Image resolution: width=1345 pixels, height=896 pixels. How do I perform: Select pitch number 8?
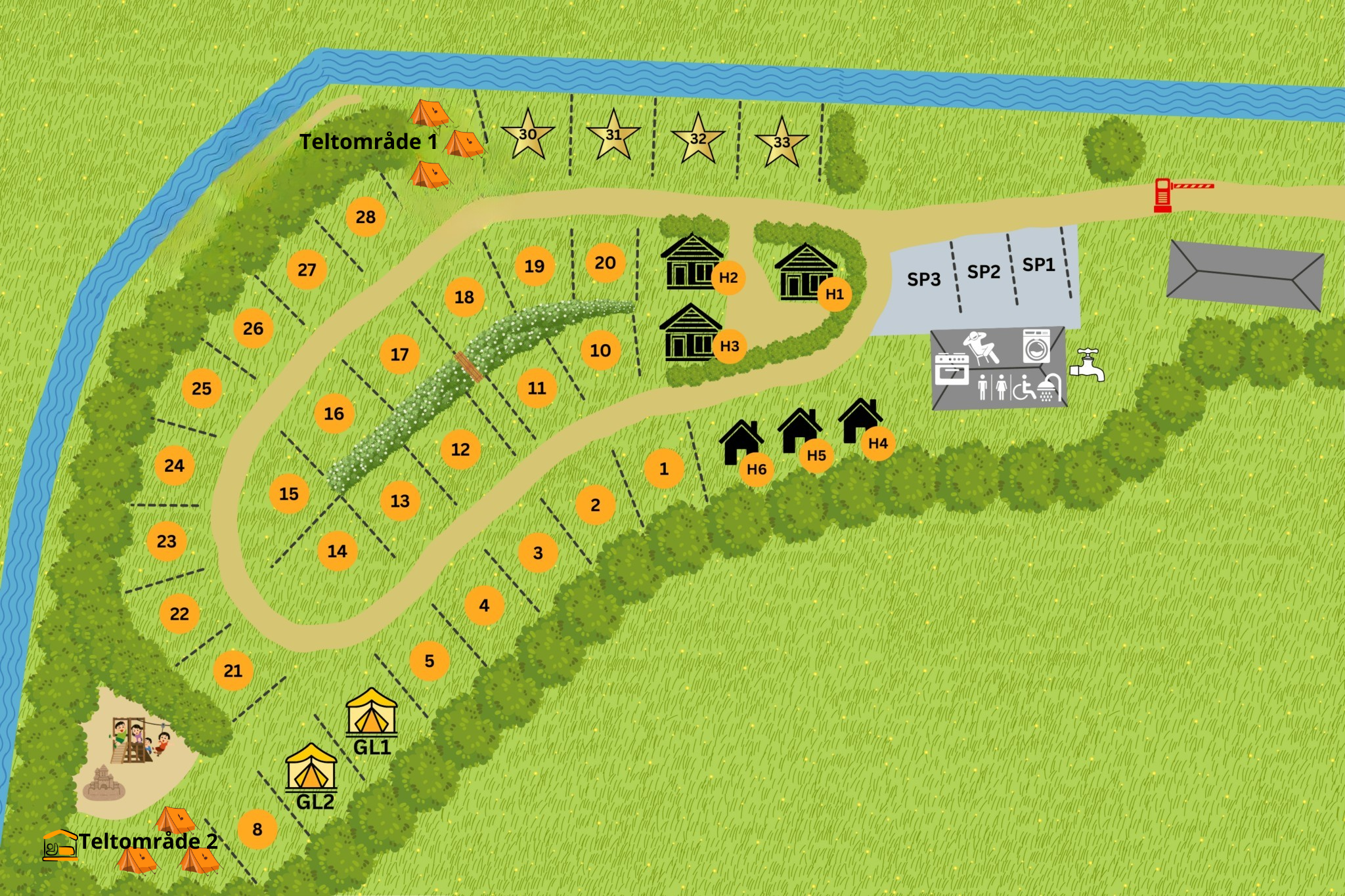click(x=257, y=829)
